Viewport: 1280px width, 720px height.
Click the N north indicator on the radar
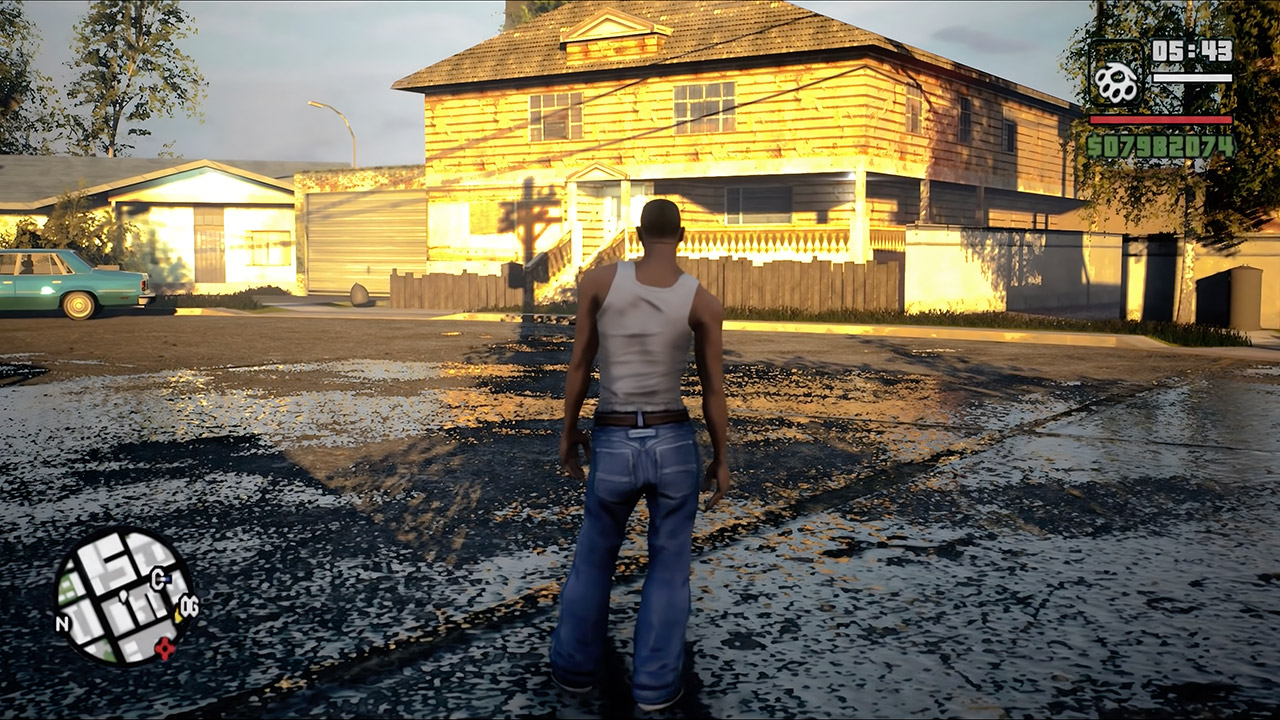63,622
